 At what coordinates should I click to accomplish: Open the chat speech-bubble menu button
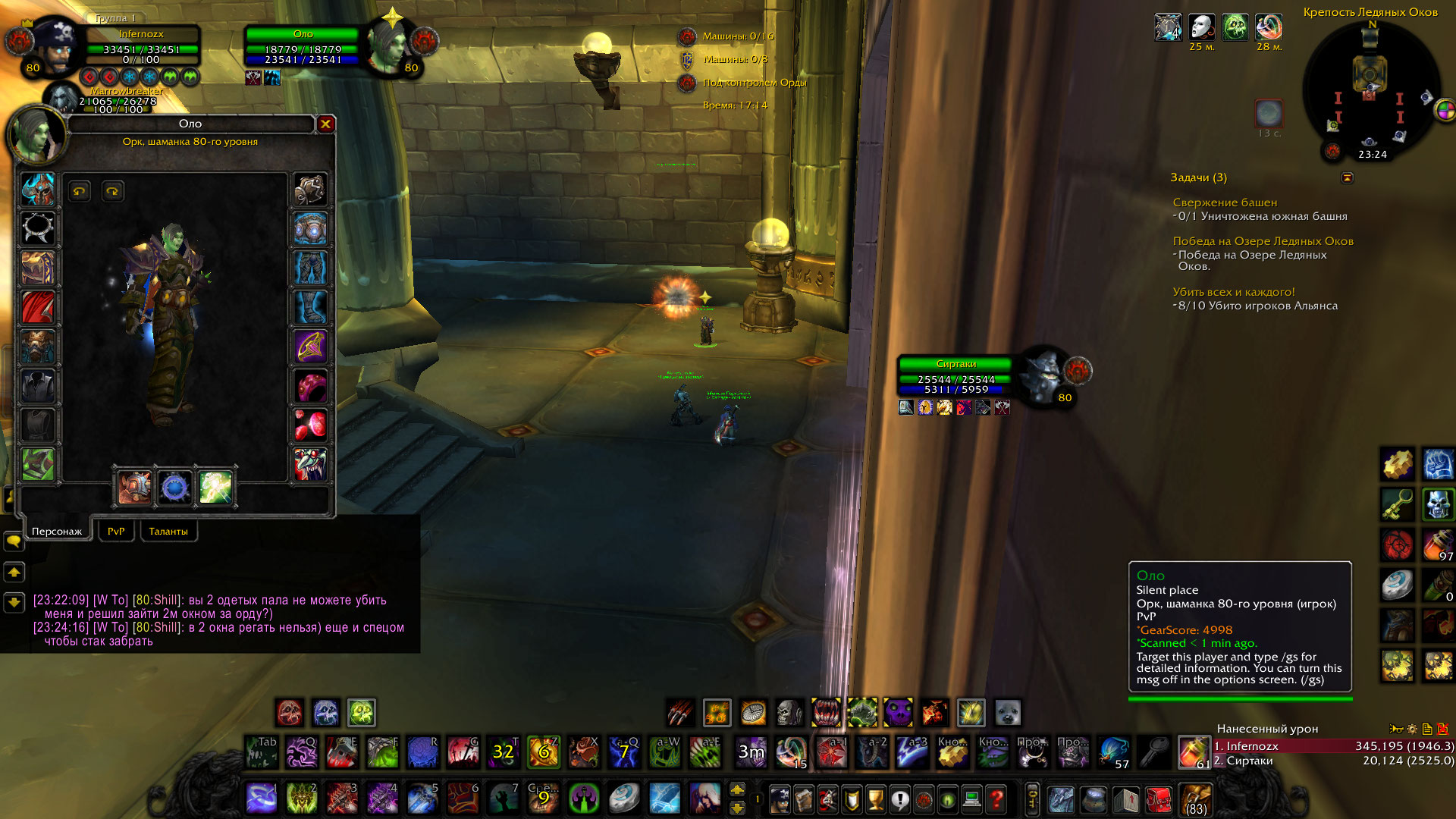(14, 541)
